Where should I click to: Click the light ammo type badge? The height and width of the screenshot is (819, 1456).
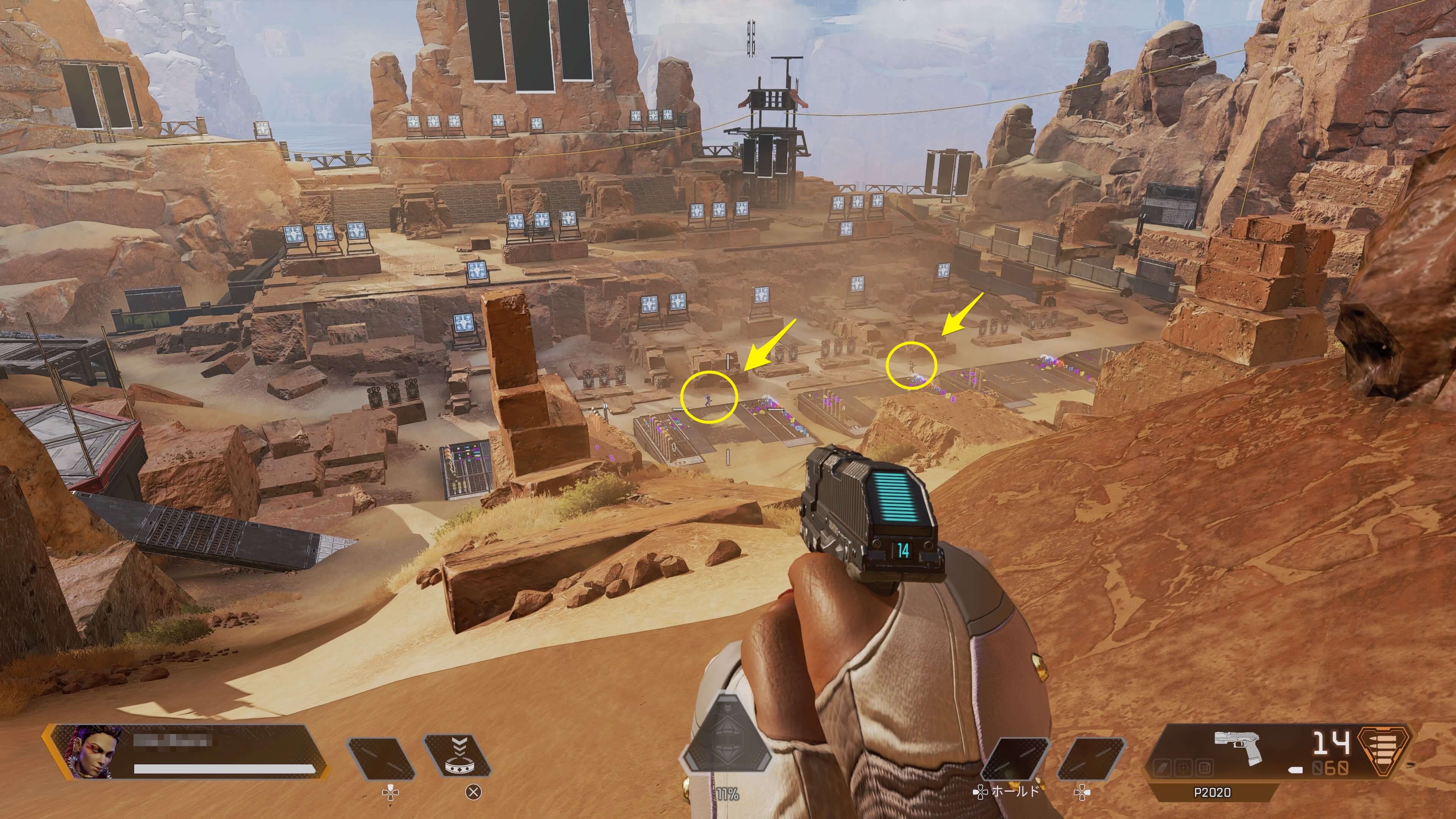(x=1383, y=751)
